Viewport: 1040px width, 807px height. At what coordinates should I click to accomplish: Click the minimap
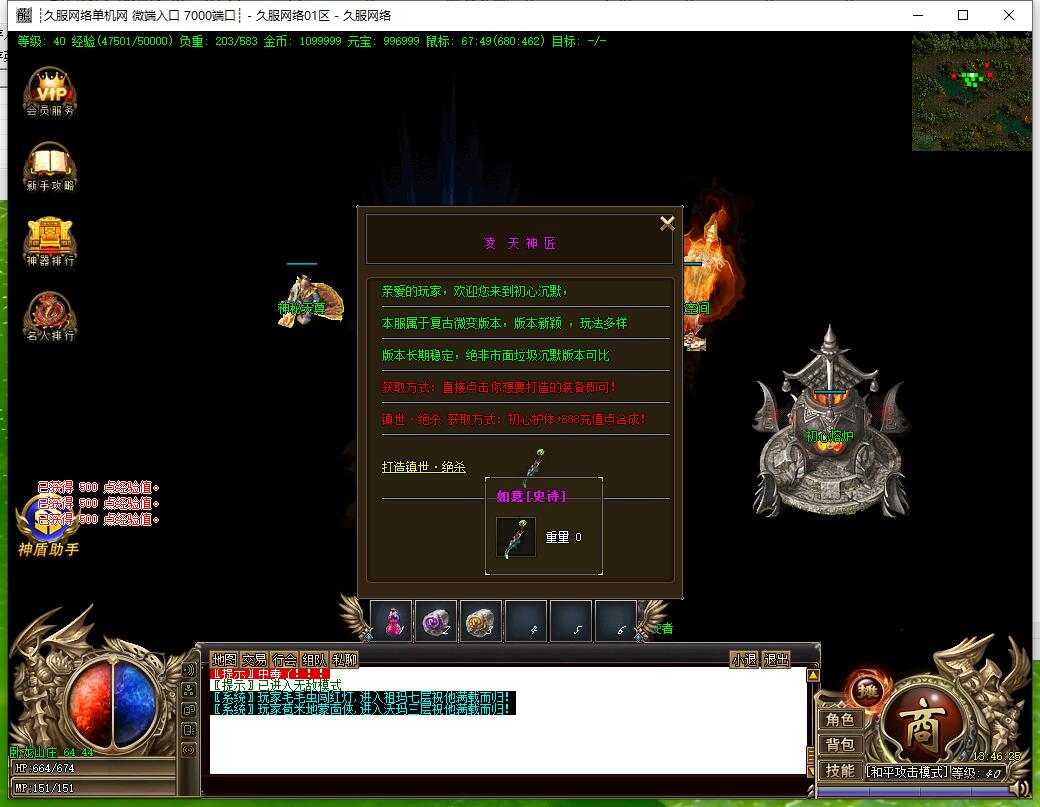[x=970, y=91]
